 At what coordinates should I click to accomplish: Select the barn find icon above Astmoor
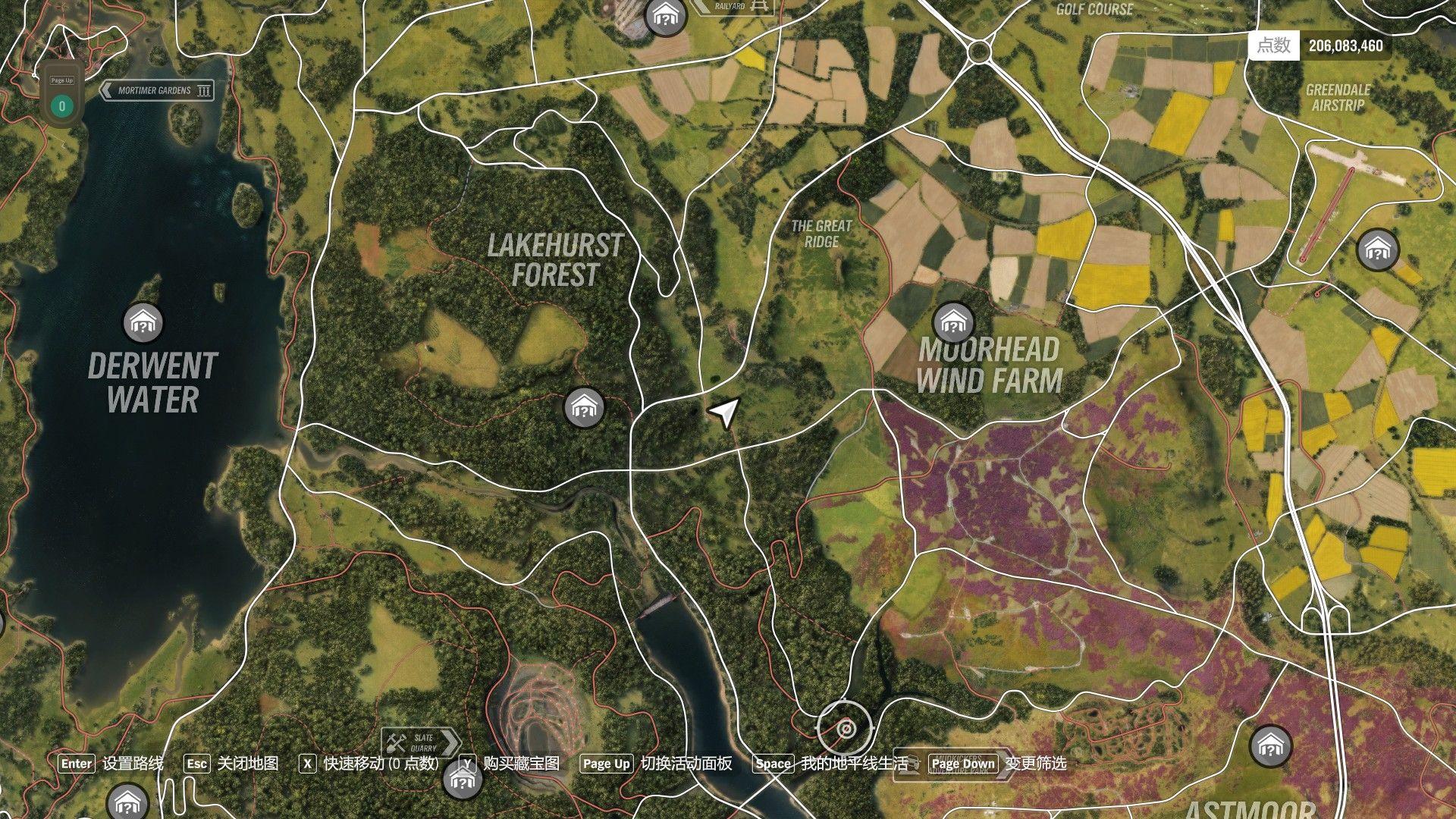tap(1270, 746)
